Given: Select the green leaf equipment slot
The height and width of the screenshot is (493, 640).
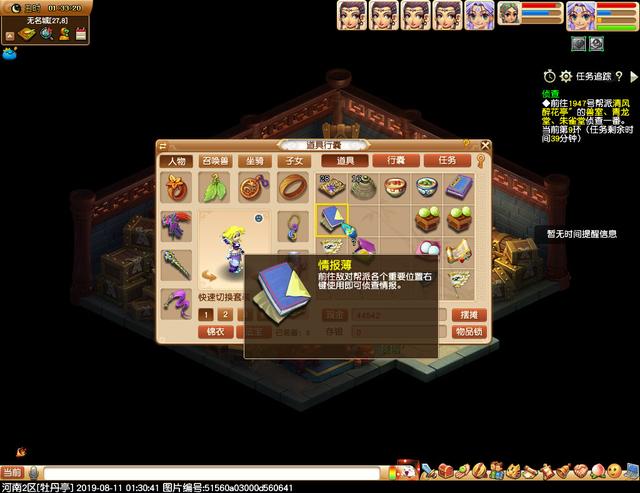Looking at the screenshot, I should [x=215, y=187].
